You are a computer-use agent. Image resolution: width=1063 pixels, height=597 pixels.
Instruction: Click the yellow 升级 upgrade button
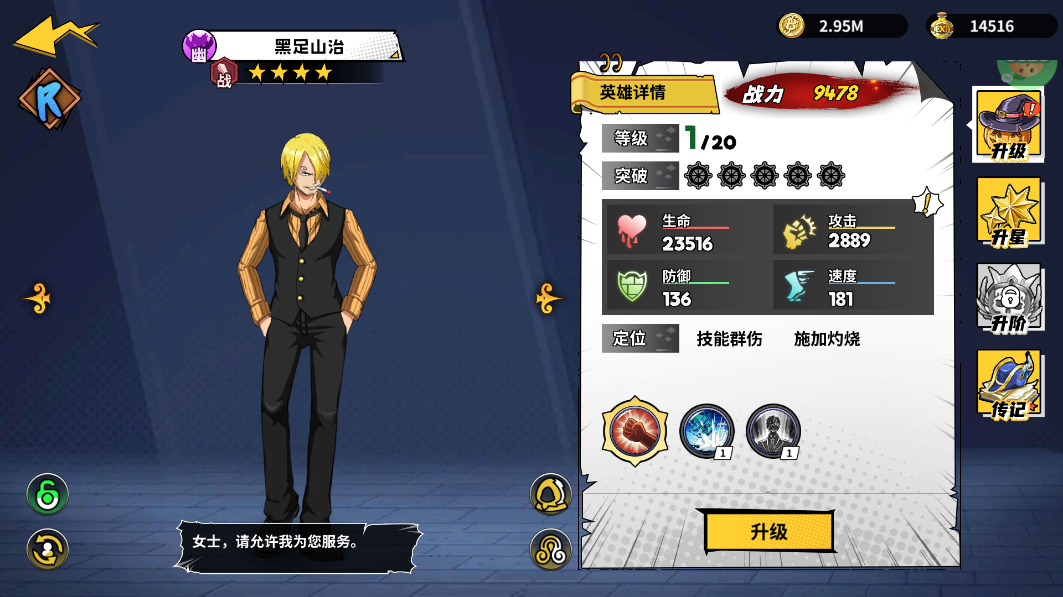coord(769,532)
